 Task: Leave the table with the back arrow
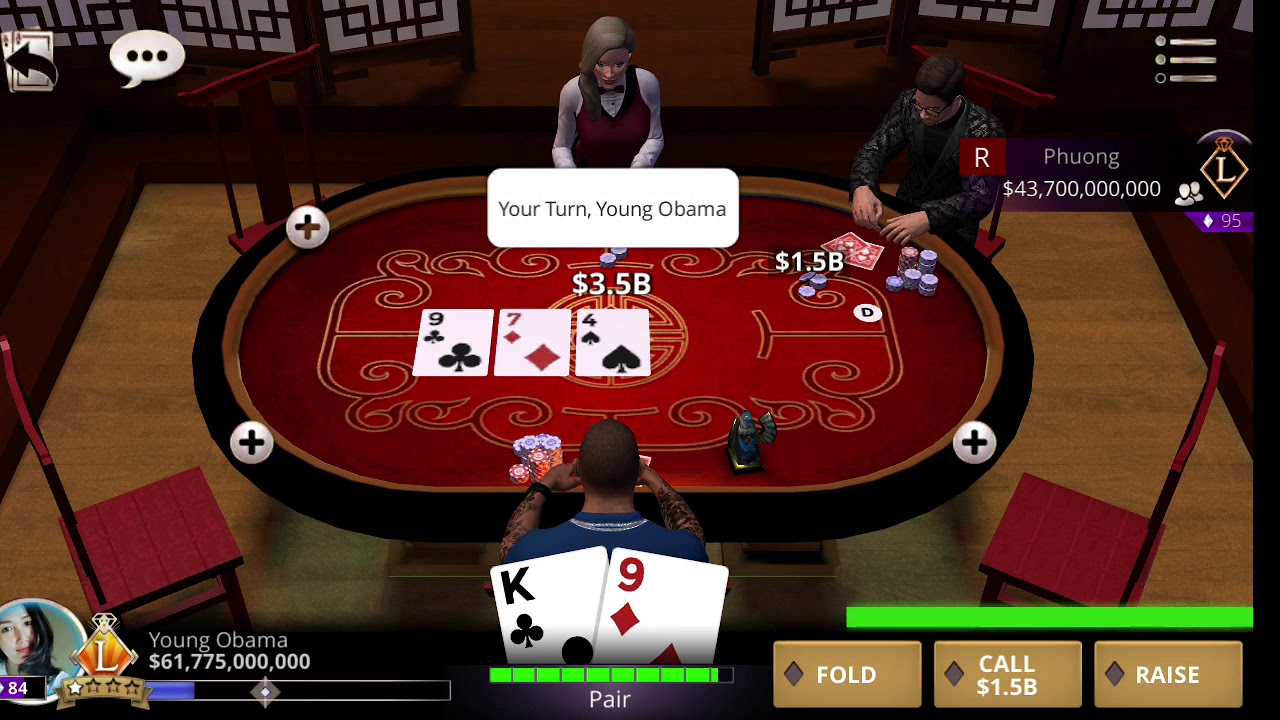[29, 60]
